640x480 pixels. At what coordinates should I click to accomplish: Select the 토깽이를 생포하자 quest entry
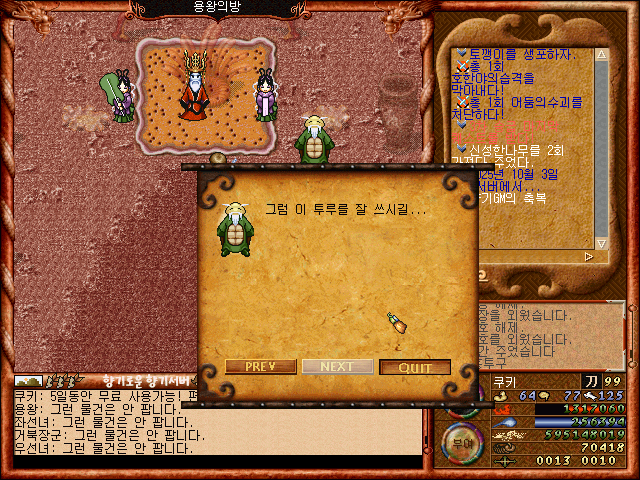[520, 54]
